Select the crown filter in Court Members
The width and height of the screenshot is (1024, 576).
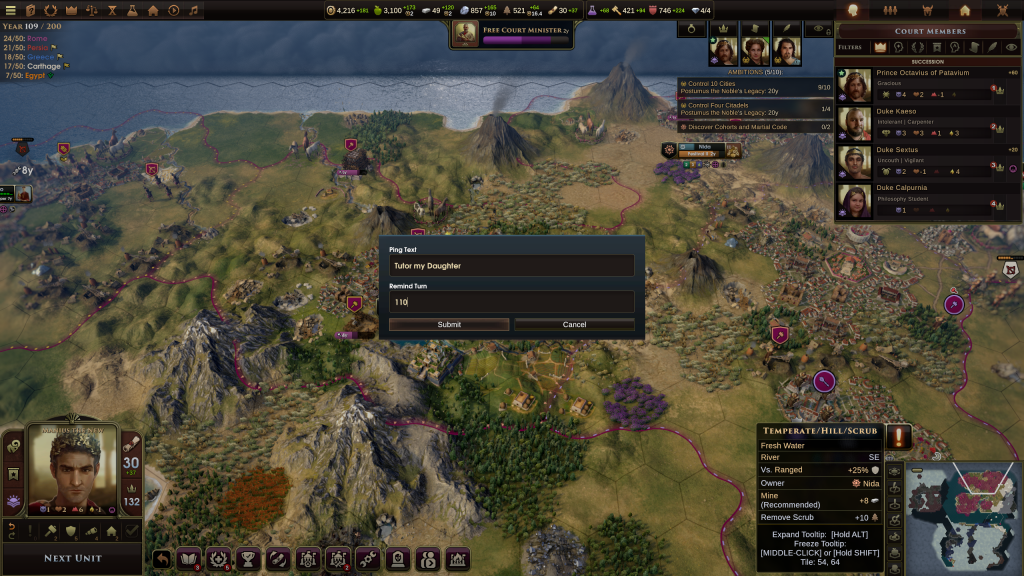(x=880, y=47)
